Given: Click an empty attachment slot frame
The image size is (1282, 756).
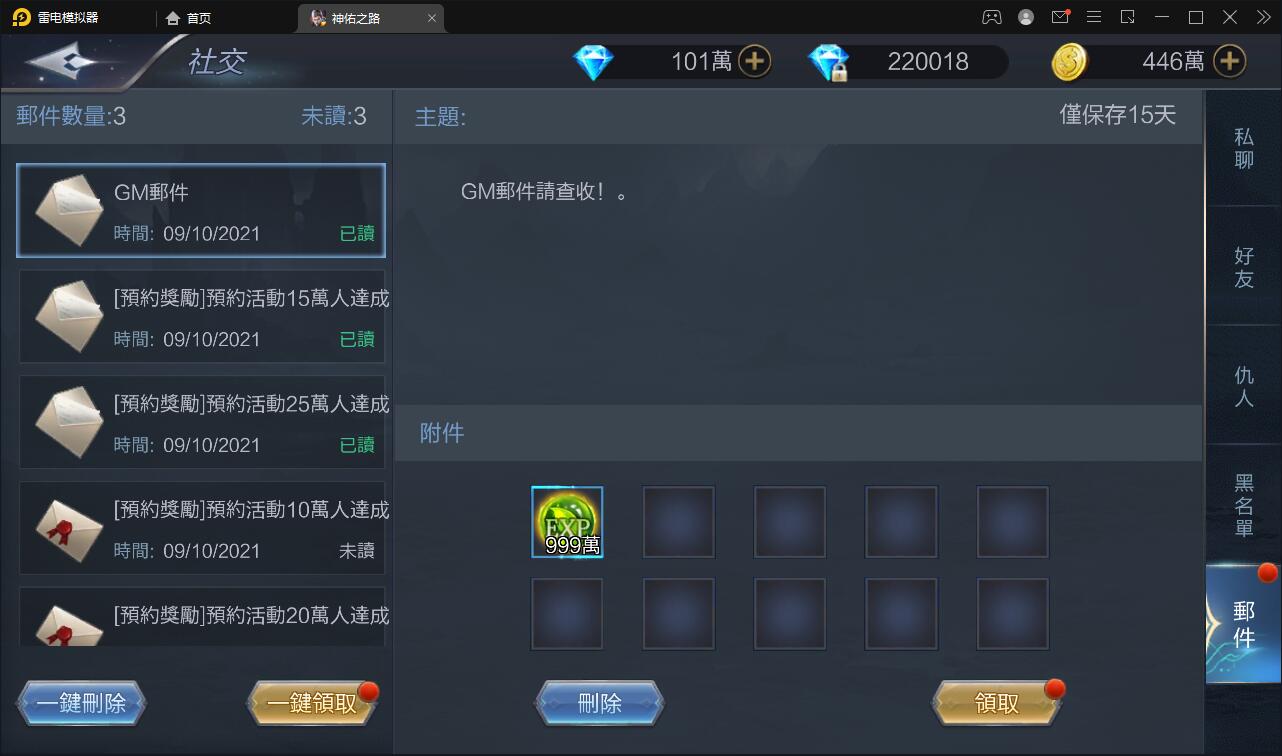Looking at the screenshot, I should coord(679,522).
